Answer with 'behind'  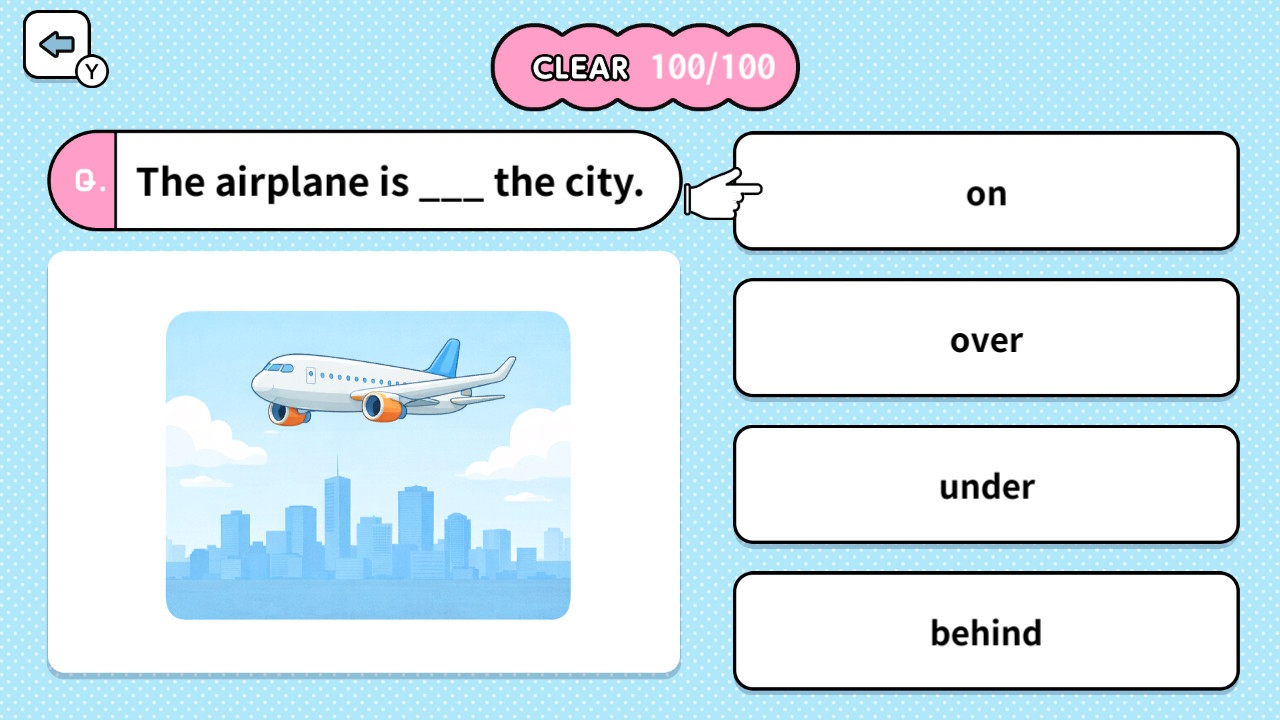click(985, 631)
